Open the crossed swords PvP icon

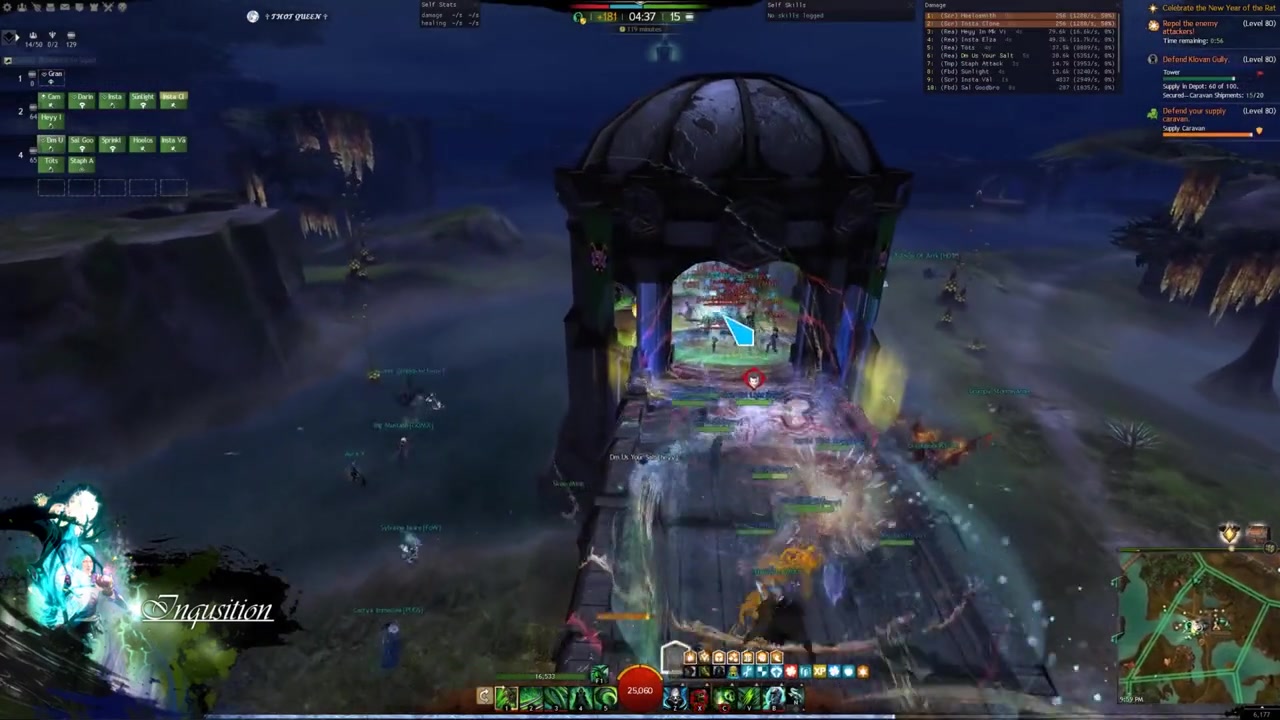tap(110, 8)
